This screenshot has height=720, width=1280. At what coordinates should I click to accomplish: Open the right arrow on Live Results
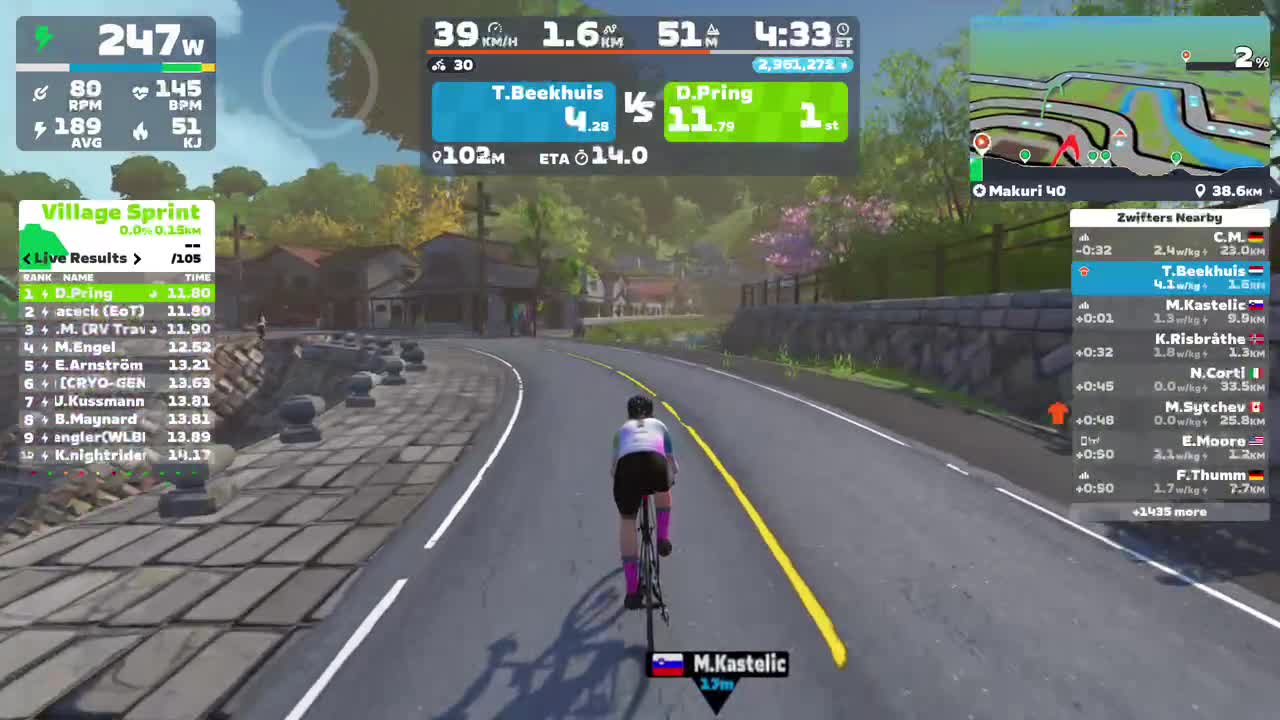pyautogui.click(x=137, y=258)
